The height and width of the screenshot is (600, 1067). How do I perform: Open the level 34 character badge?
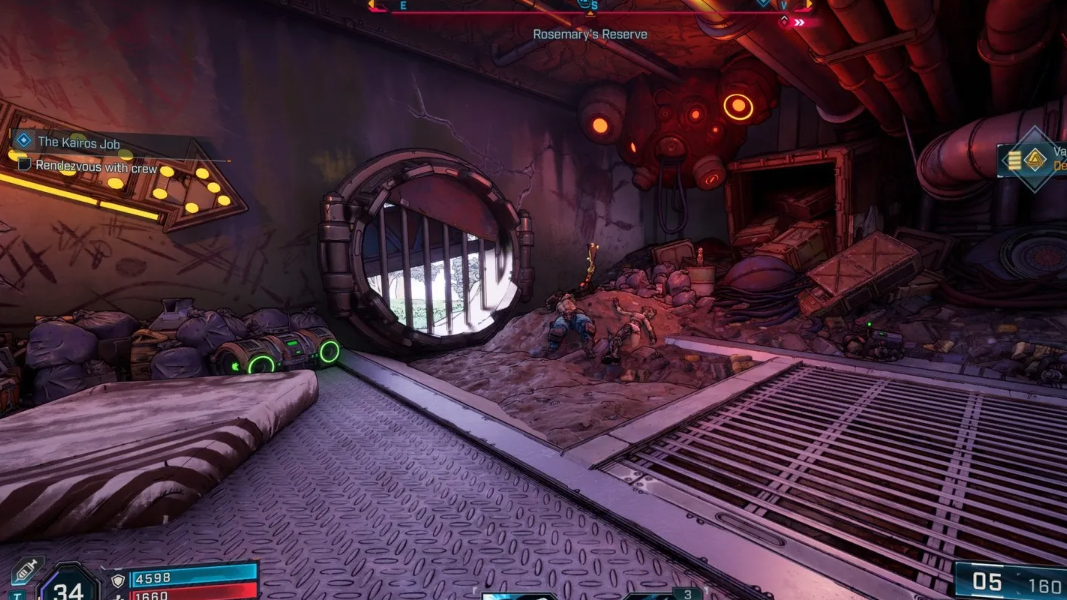(x=68, y=588)
